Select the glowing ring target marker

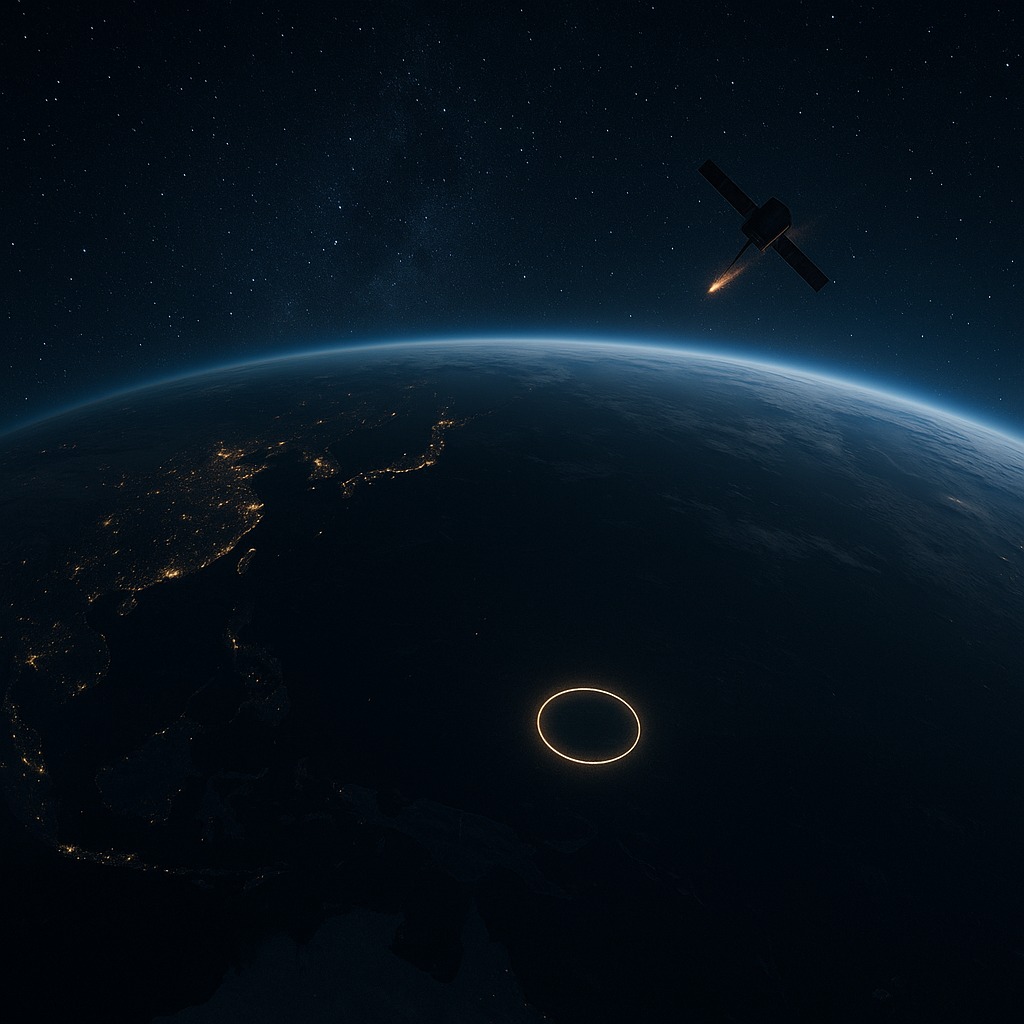588,726
